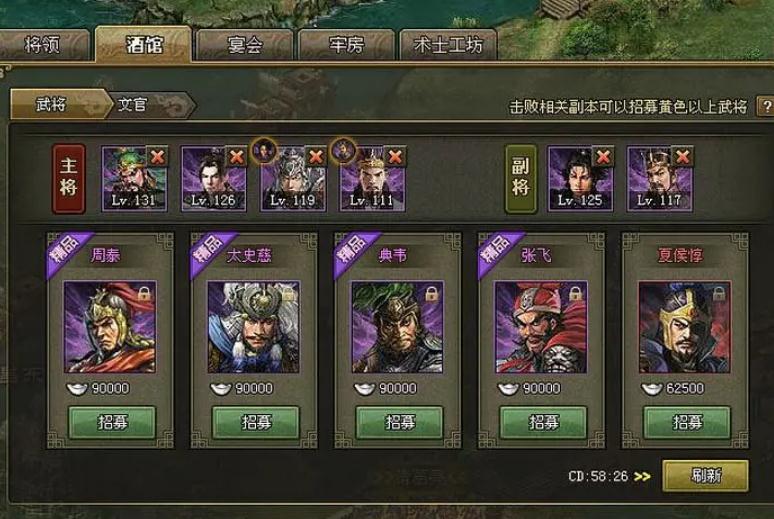Select the 牢房 tab

point(346,45)
